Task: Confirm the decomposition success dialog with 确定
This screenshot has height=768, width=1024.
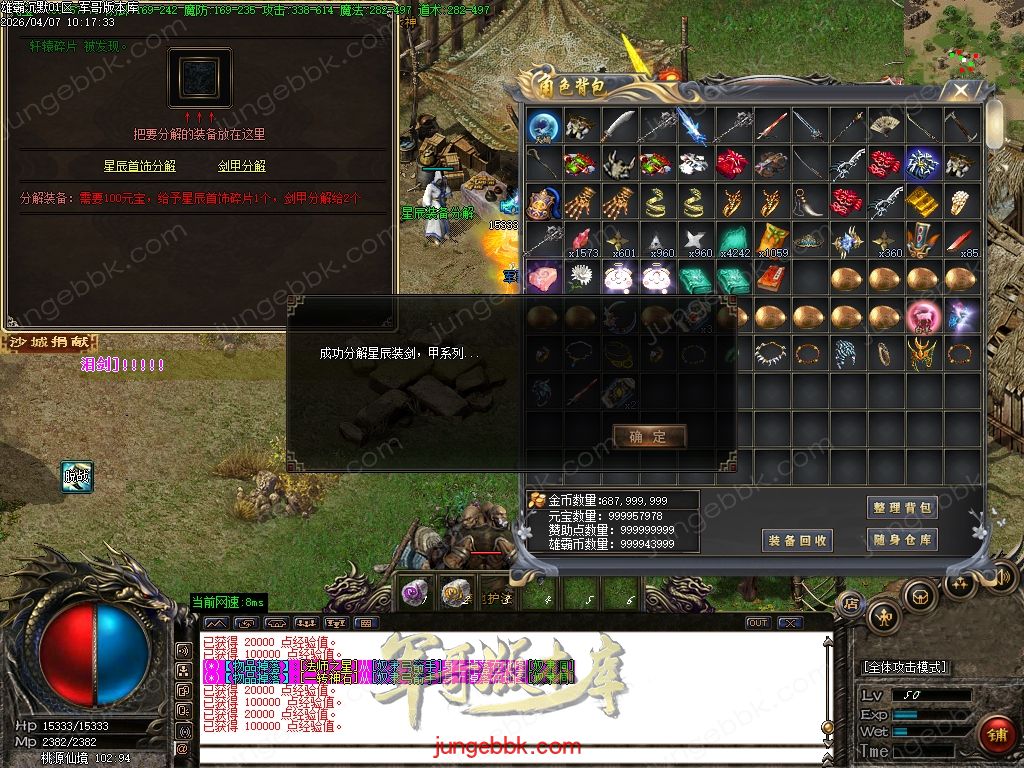Action: [649, 437]
